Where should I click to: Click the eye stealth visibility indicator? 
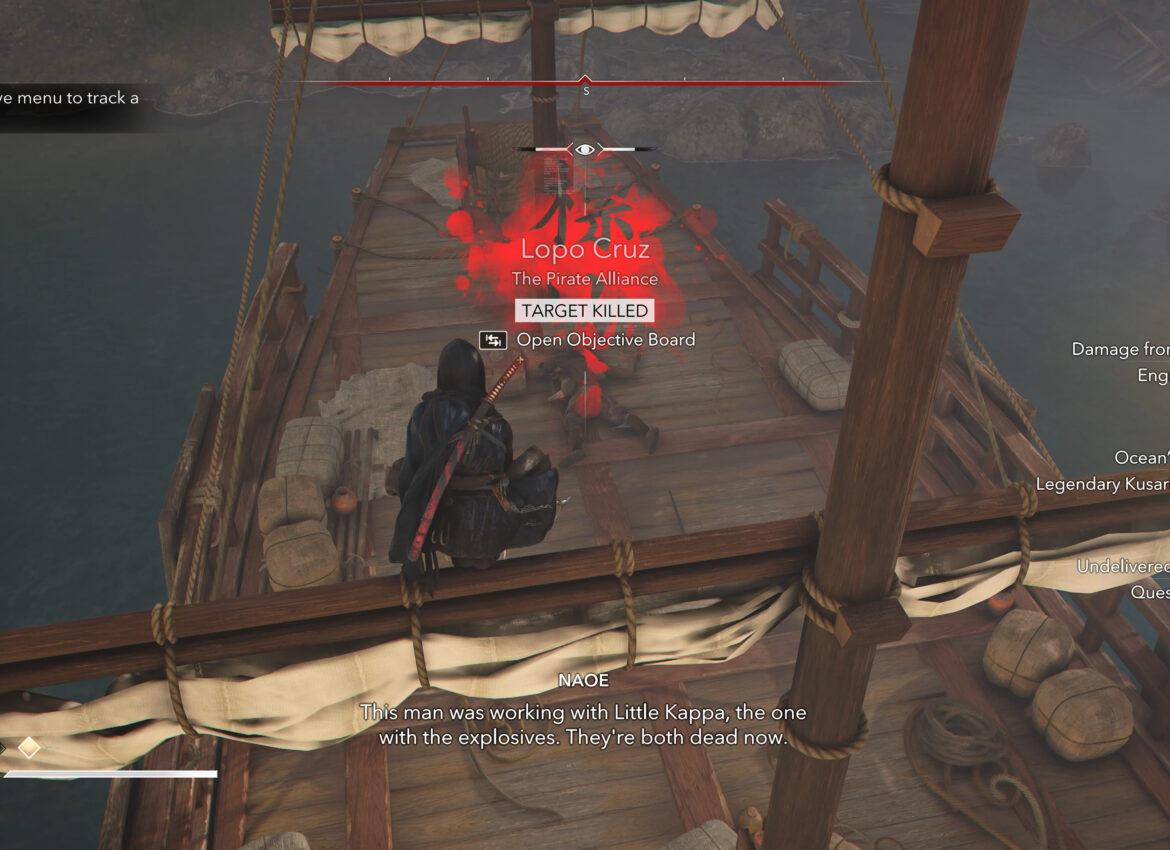pyautogui.click(x=585, y=150)
